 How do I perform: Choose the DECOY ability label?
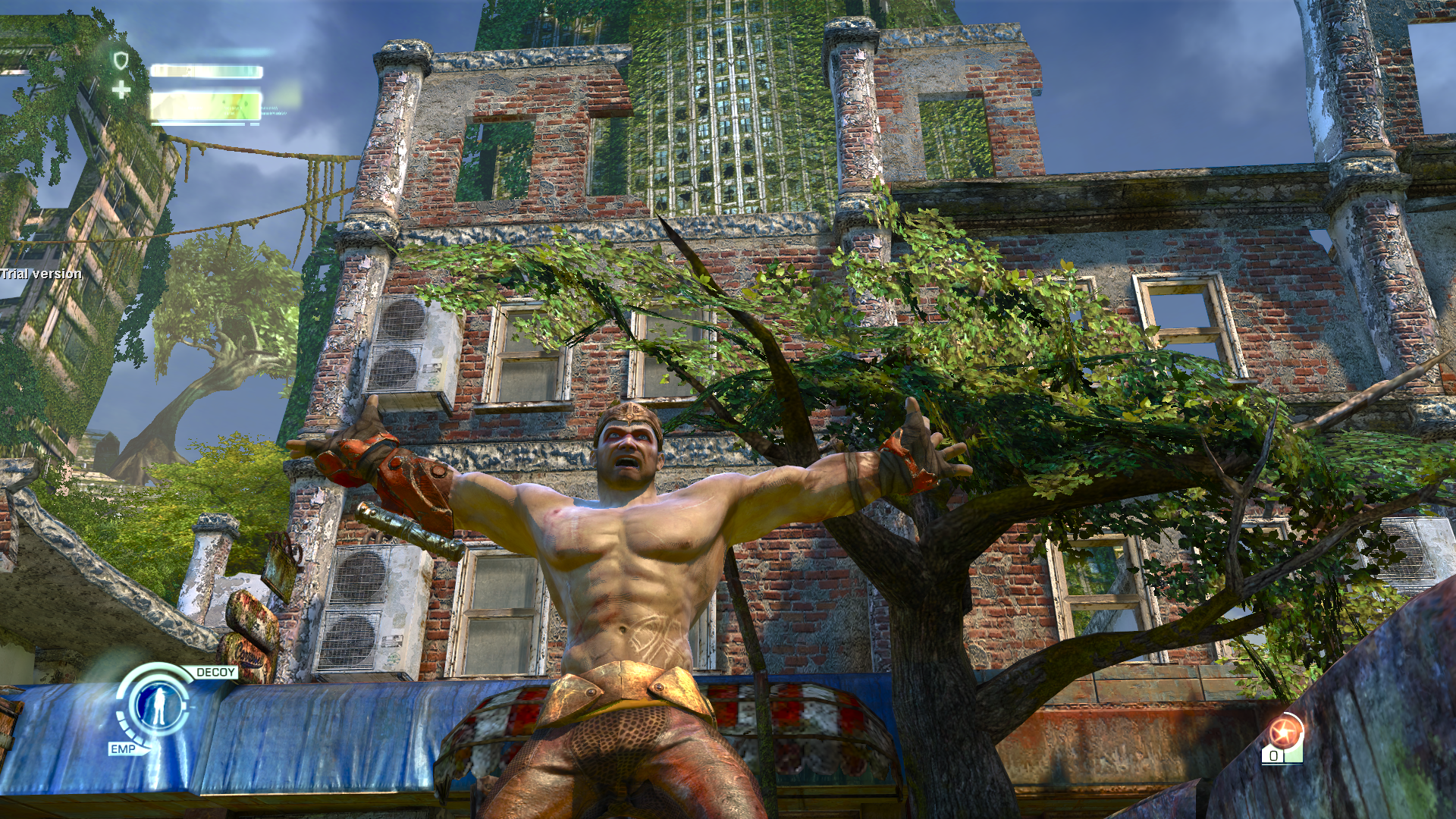tap(215, 672)
